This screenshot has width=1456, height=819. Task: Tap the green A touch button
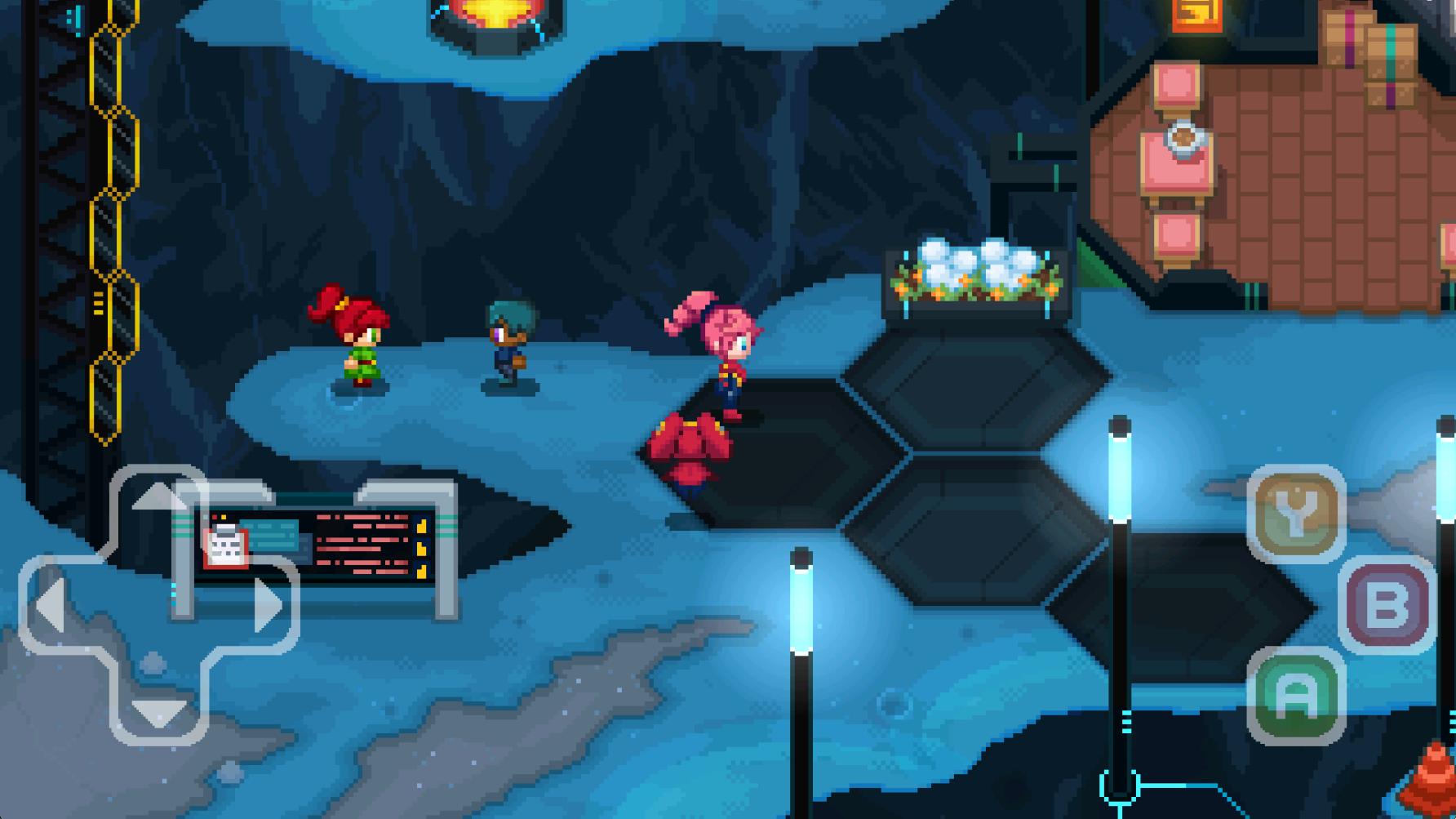coord(1296,696)
